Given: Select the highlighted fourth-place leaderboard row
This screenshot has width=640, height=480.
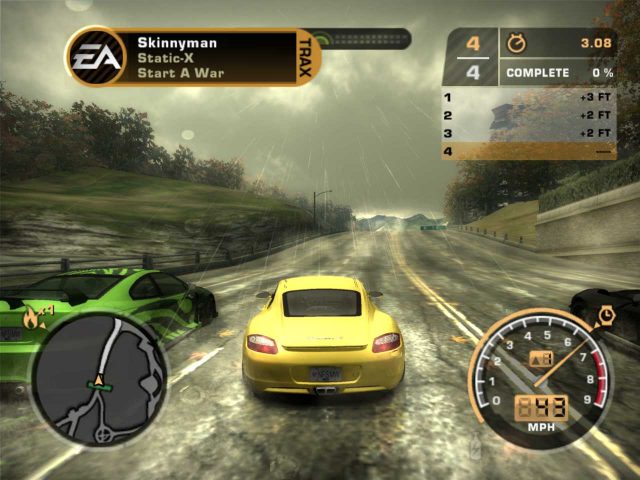Looking at the screenshot, I should click(529, 151).
